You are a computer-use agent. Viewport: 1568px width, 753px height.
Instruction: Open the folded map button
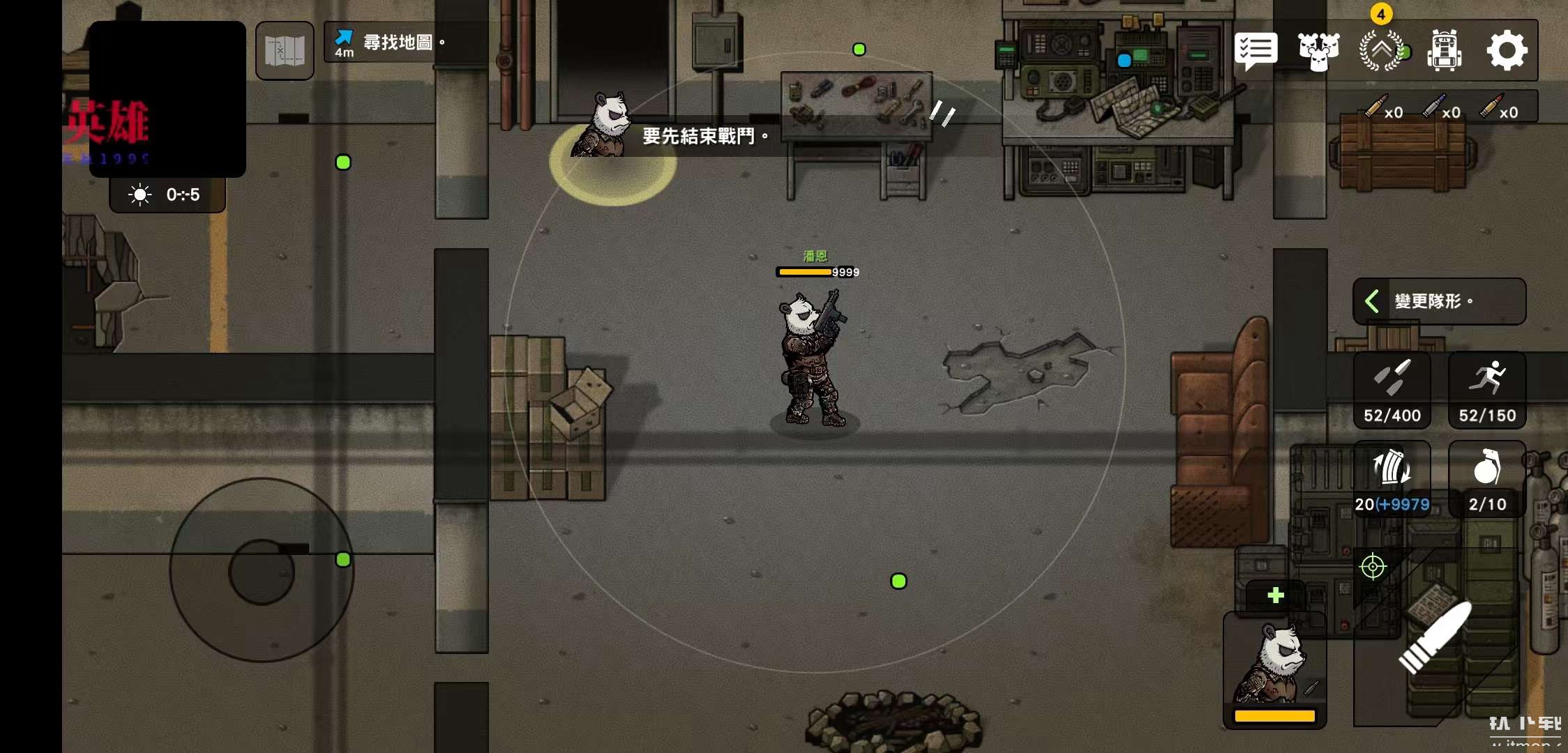(x=285, y=50)
